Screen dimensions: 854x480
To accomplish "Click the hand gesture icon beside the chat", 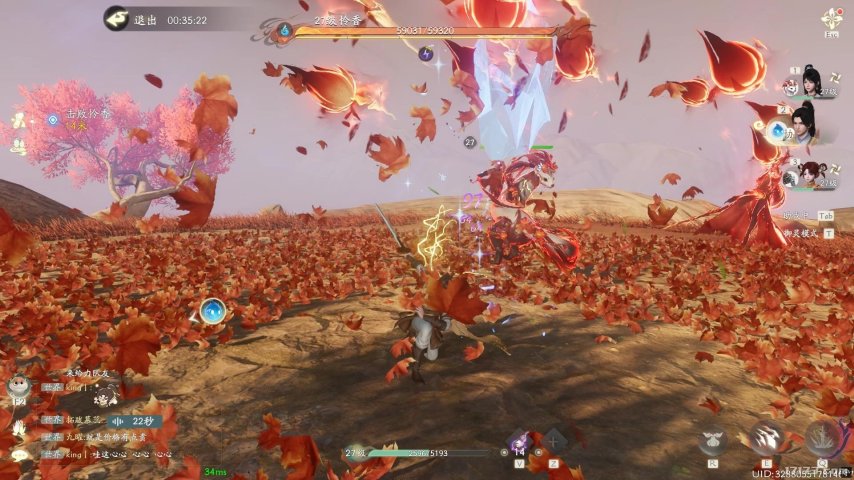I will coord(18,425).
